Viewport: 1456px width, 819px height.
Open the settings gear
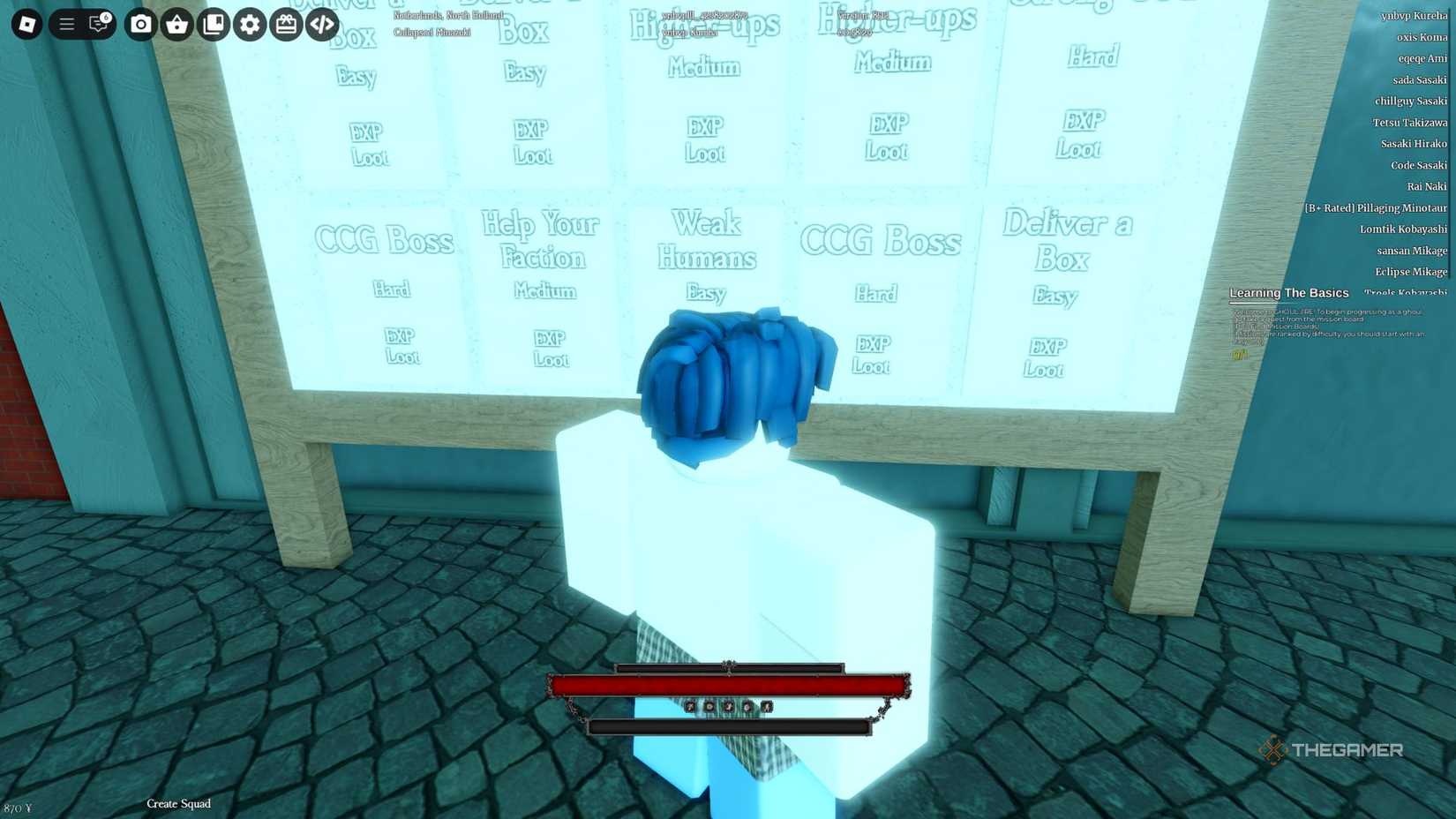pyautogui.click(x=249, y=25)
